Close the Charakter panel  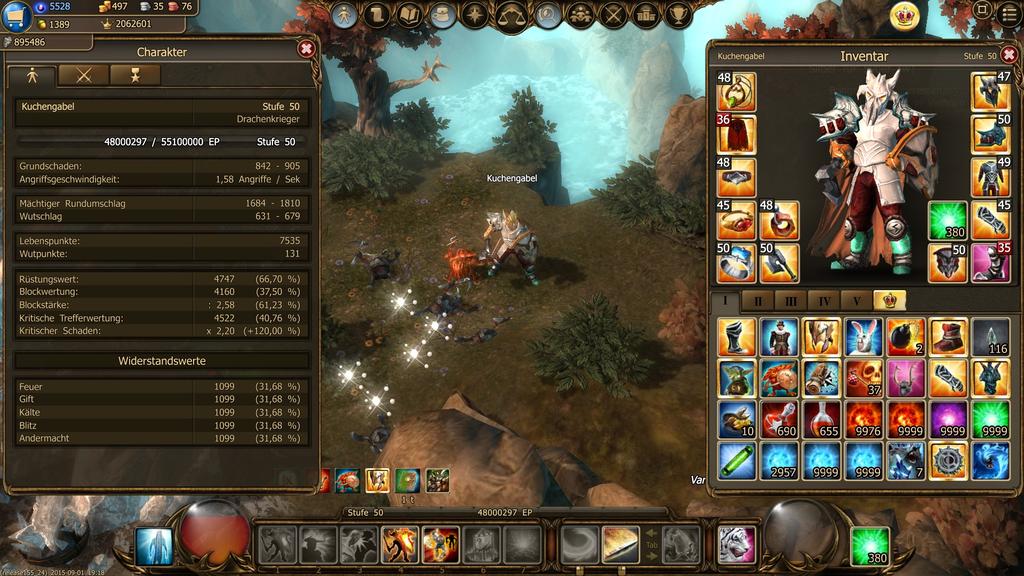point(307,48)
